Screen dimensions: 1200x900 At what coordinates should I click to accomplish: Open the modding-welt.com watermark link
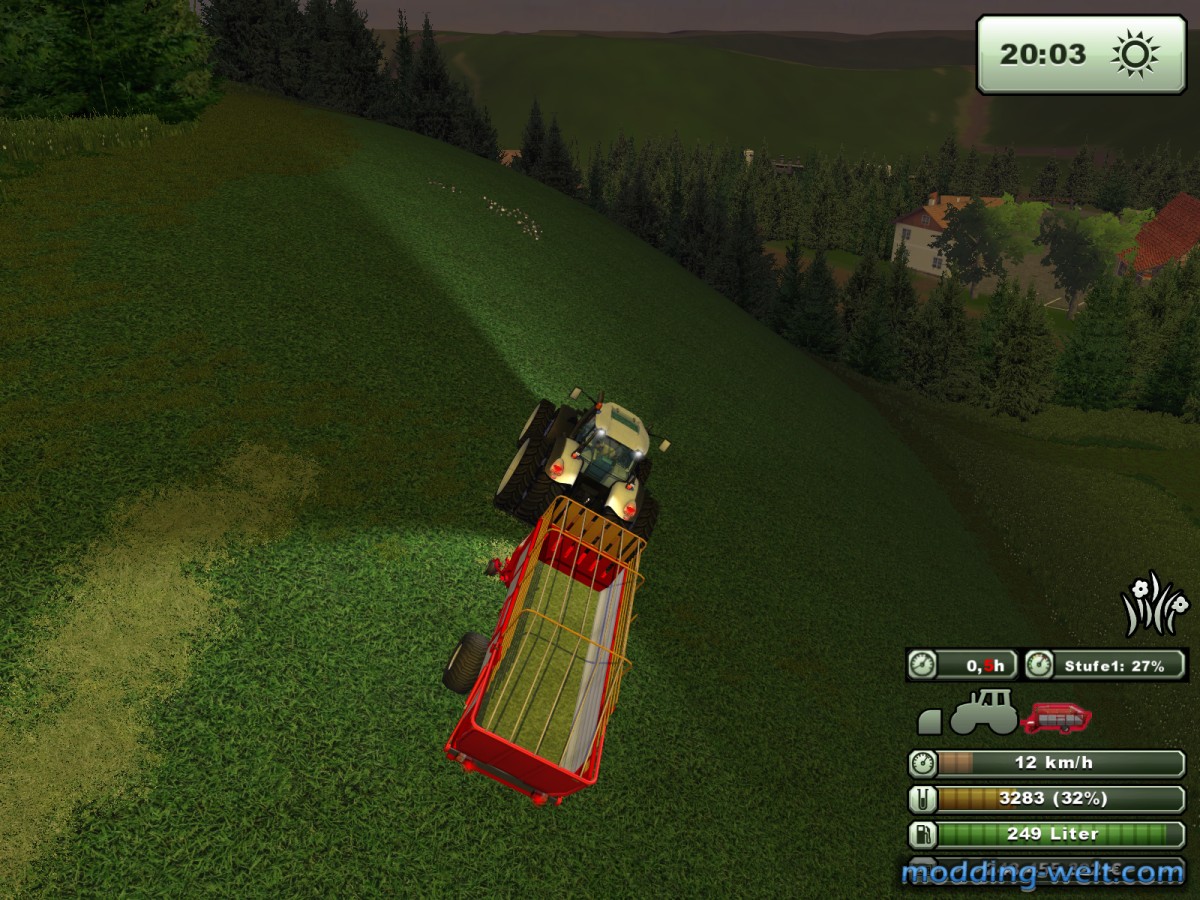pos(1041,873)
